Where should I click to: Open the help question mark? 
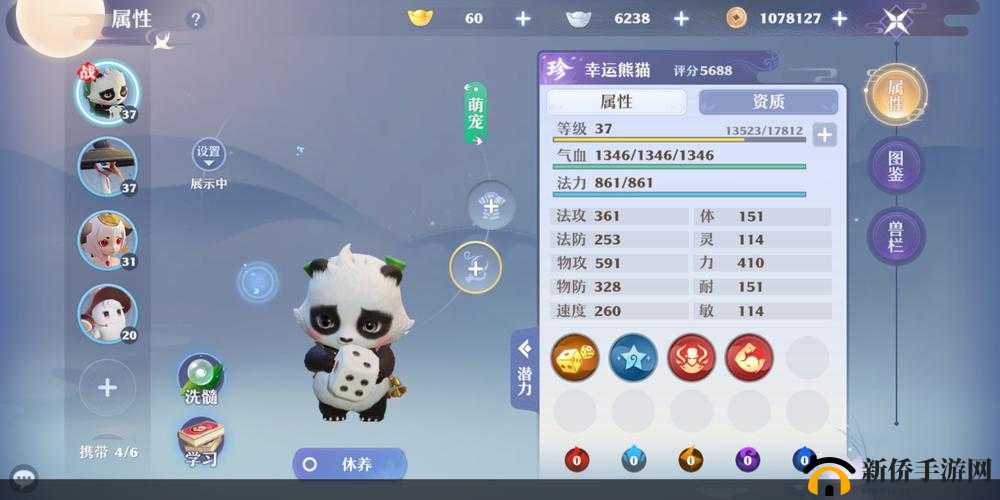195,19
